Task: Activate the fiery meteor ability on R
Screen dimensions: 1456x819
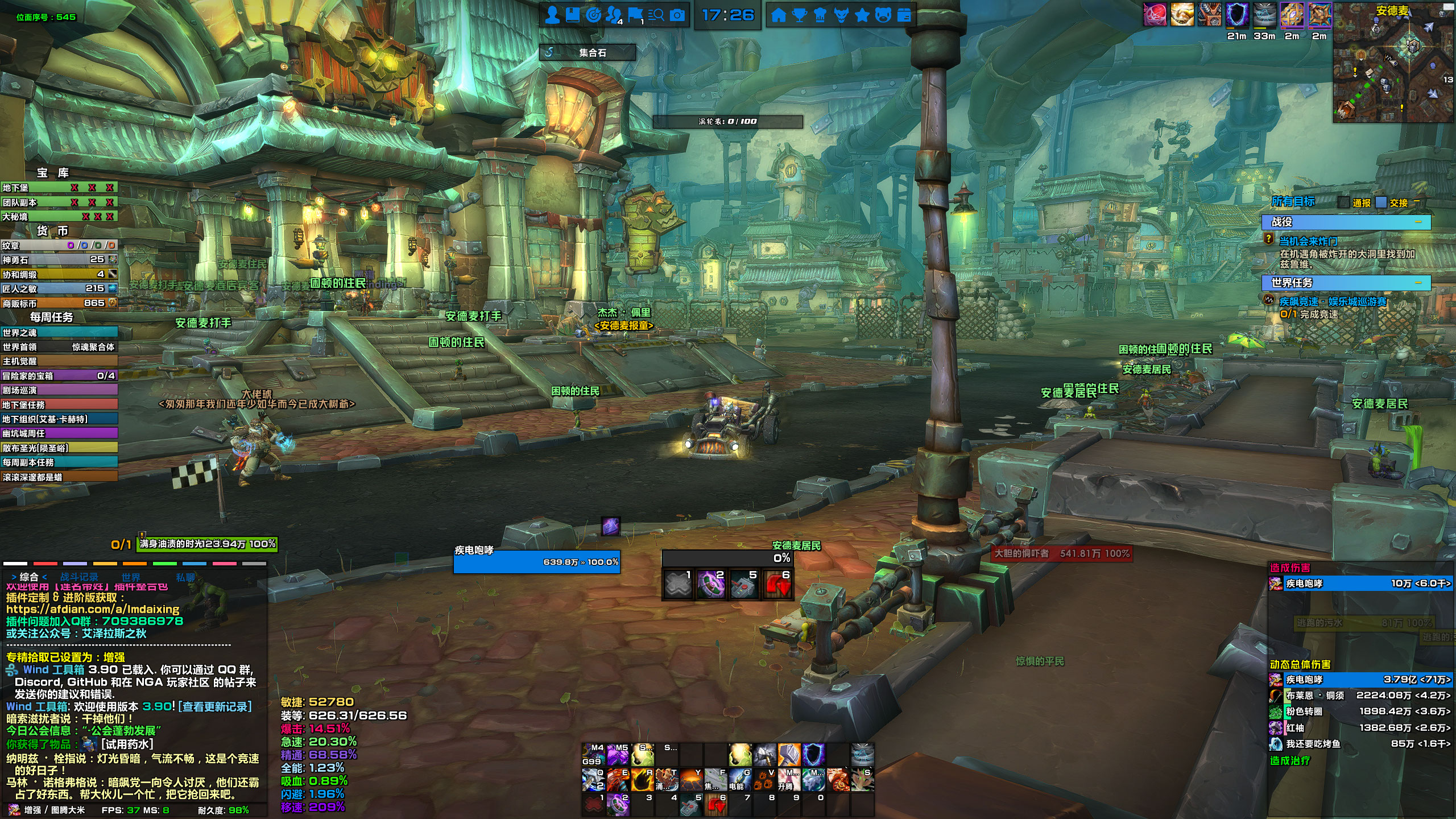Action: pyautogui.click(x=642, y=780)
